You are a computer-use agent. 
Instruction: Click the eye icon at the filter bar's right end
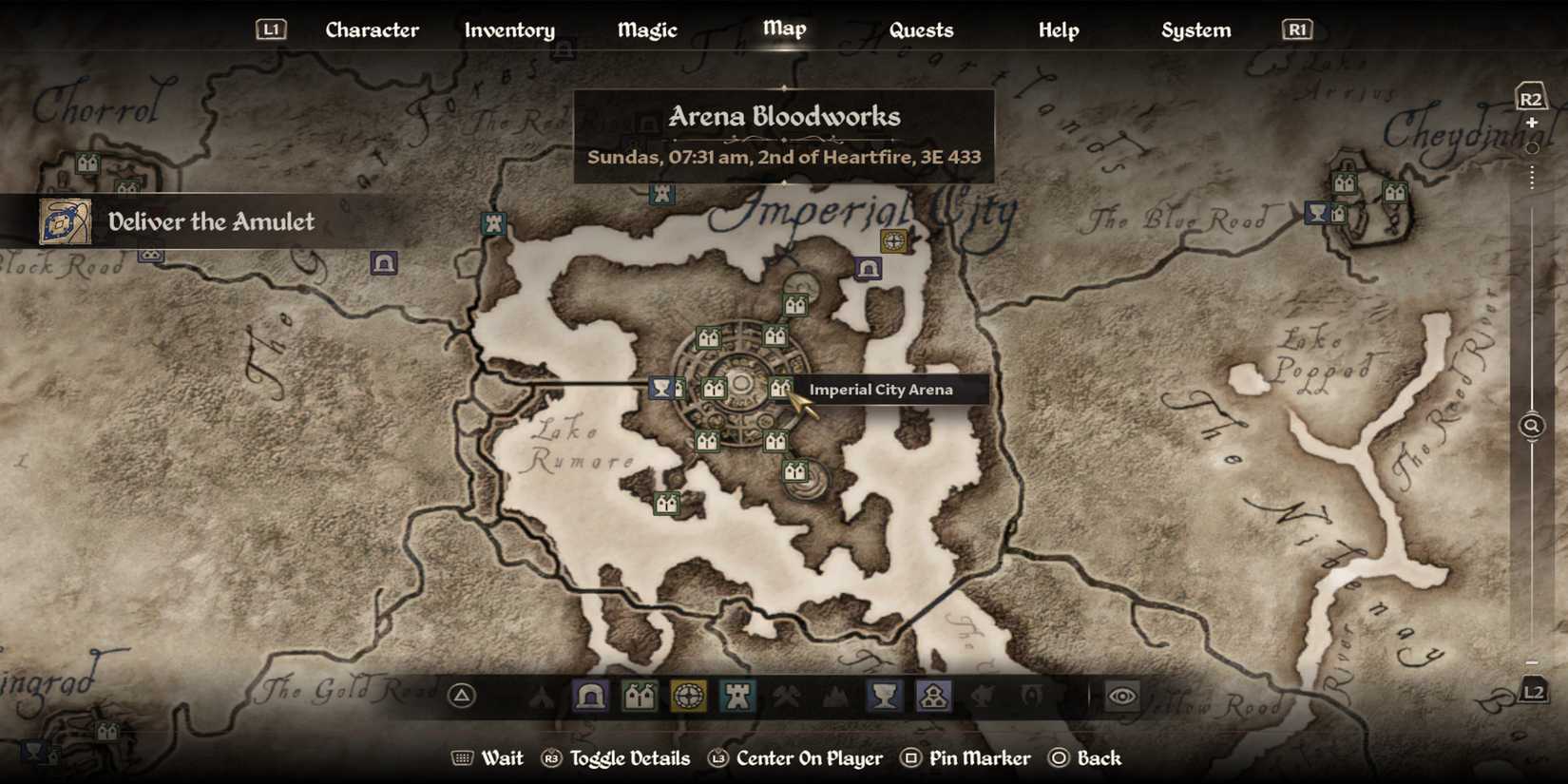1123,697
